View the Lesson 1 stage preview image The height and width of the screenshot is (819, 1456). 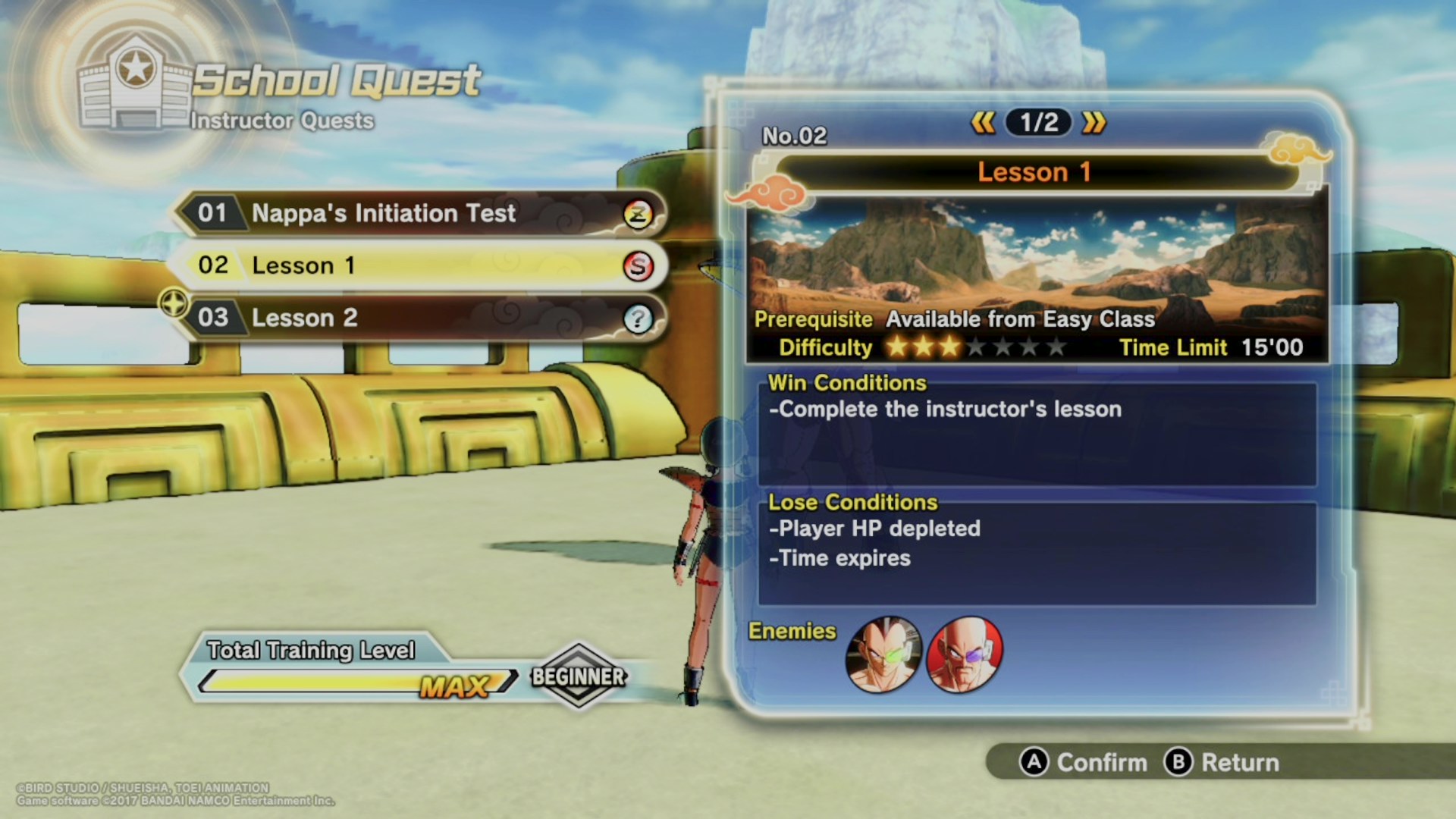pyautogui.click(x=1037, y=254)
